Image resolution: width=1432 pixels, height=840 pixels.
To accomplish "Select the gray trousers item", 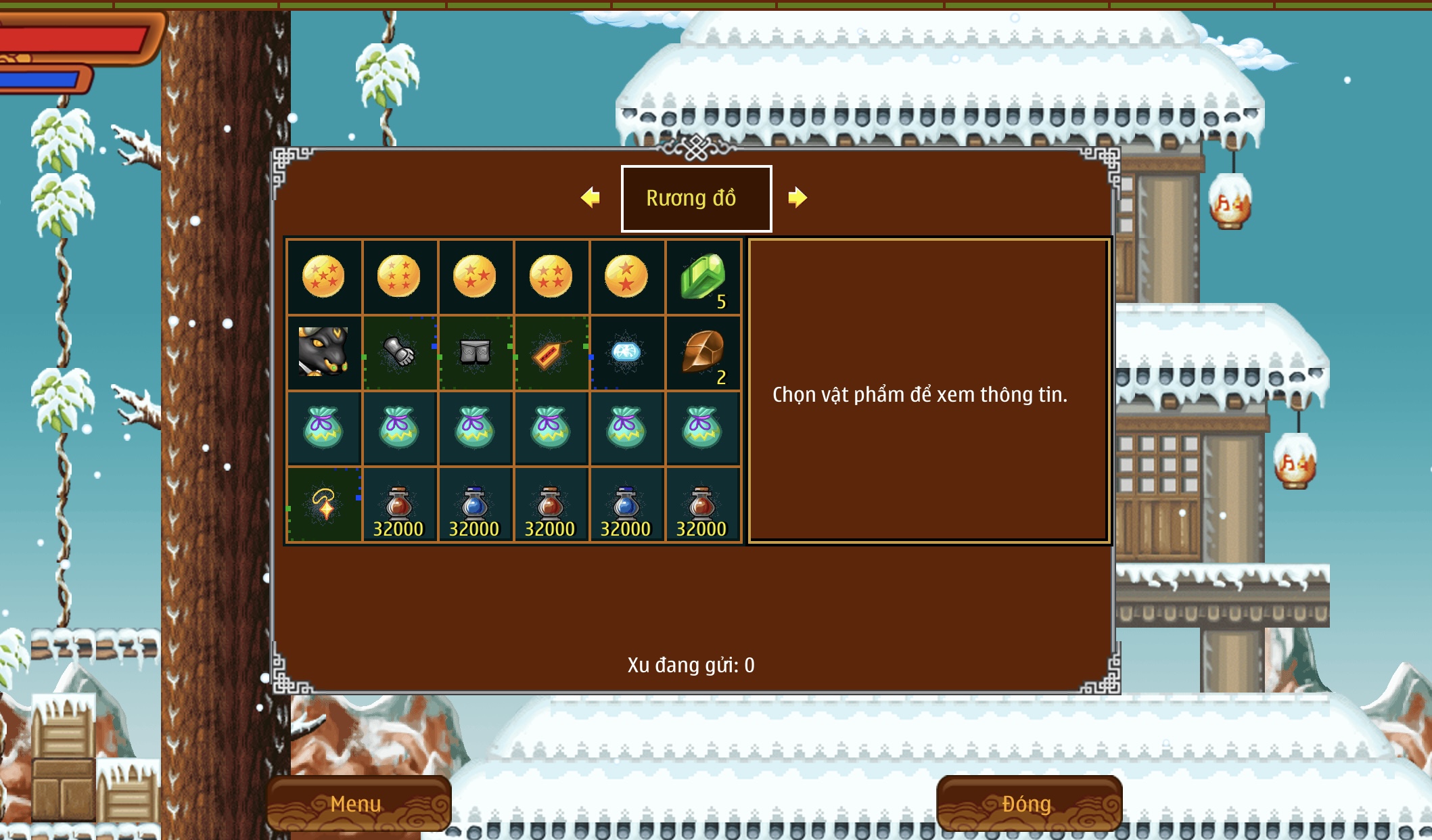I will point(475,352).
